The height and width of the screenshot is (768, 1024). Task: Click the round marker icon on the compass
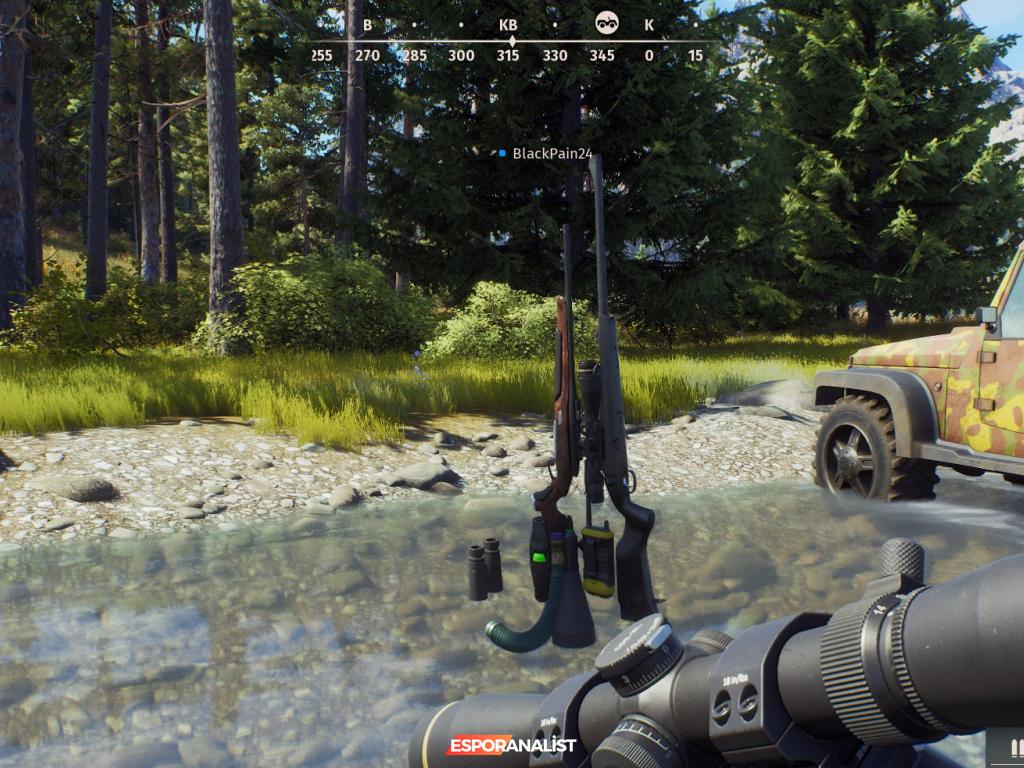click(606, 23)
